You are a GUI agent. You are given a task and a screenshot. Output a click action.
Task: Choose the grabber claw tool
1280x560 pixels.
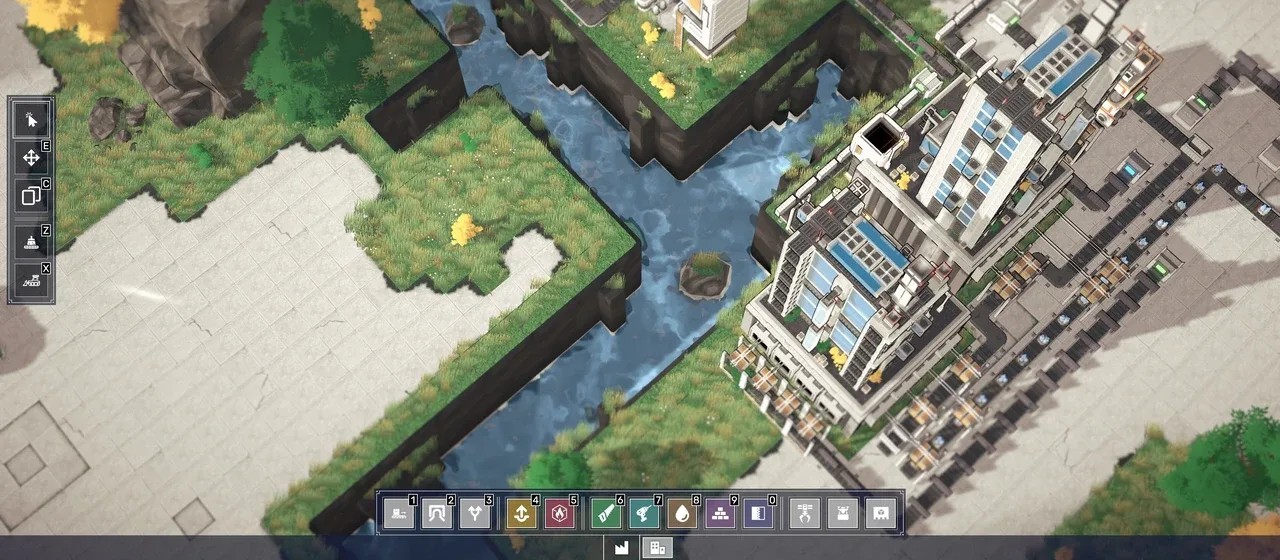click(x=805, y=514)
